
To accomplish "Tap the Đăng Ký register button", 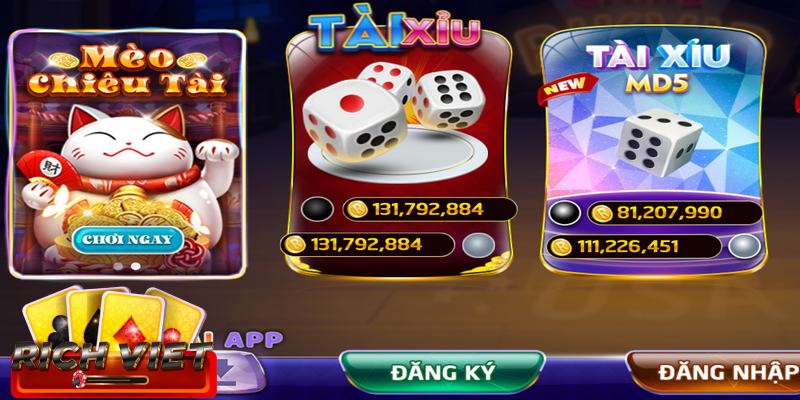I will 442,374.
